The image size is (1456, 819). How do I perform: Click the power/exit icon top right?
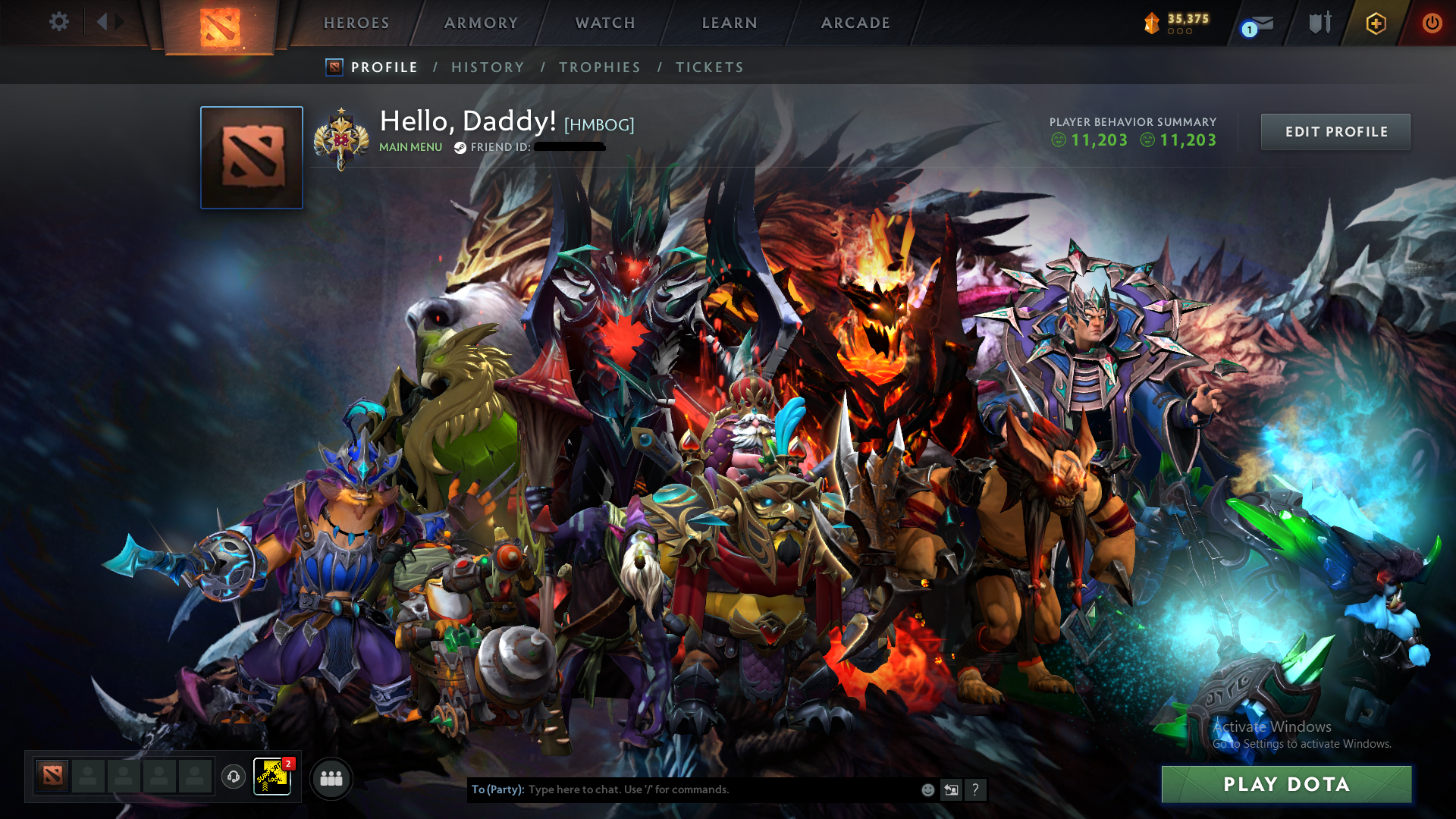point(1432,23)
